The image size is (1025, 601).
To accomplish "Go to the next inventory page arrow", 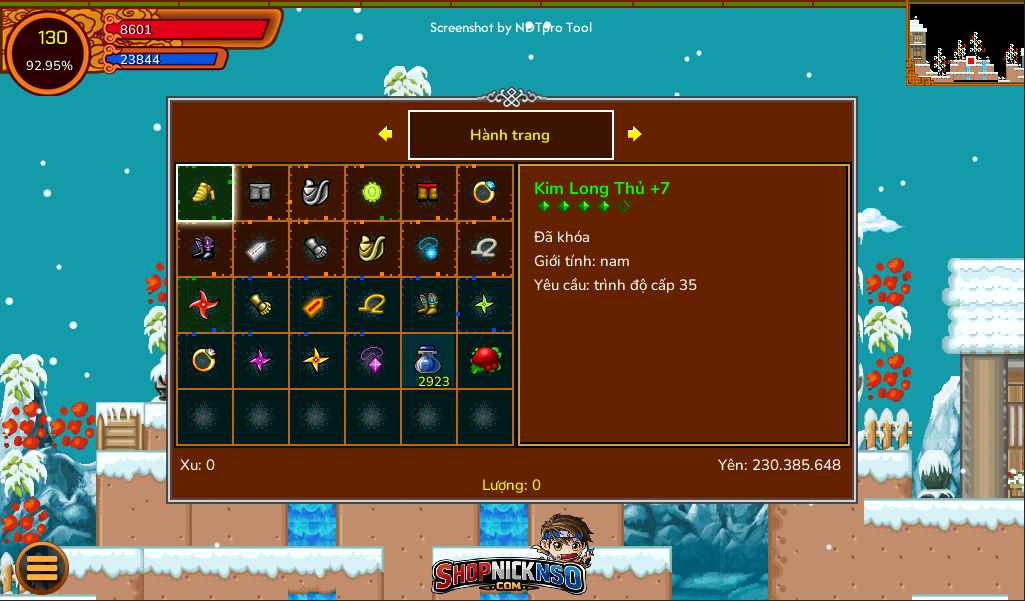I will (x=634, y=134).
